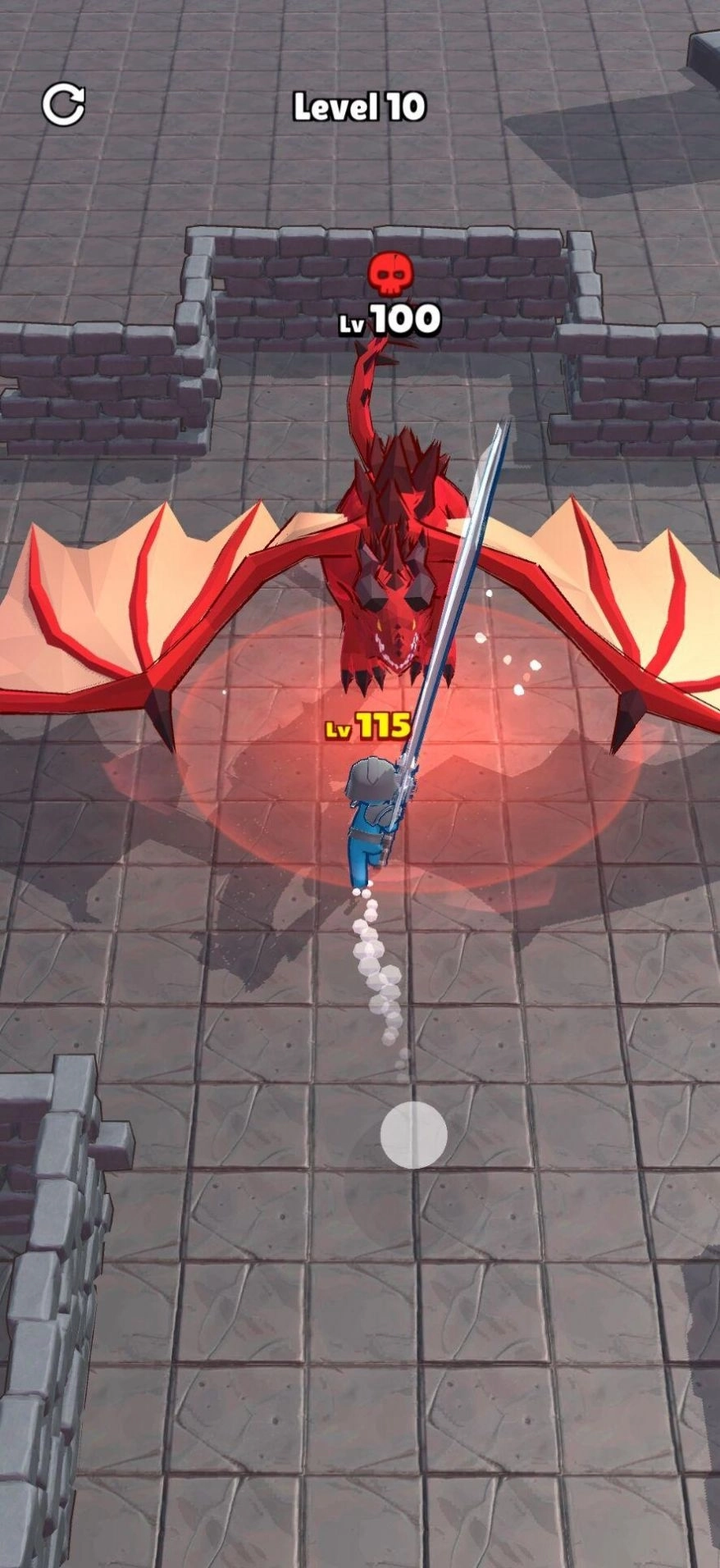Click the circular restart level icon
The width and height of the screenshot is (720, 1568).
(63, 104)
